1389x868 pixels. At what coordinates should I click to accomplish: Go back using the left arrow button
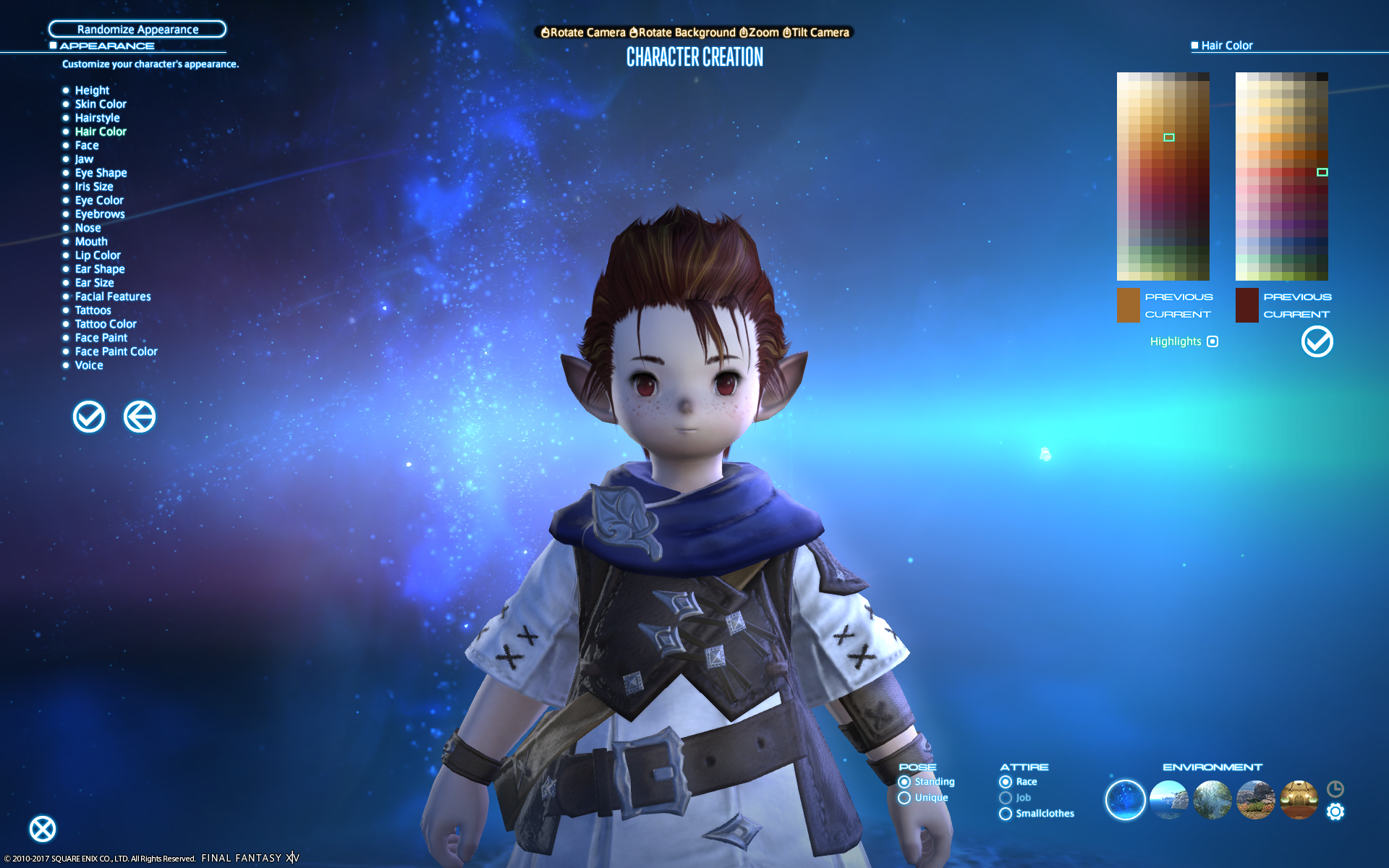(x=140, y=417)
